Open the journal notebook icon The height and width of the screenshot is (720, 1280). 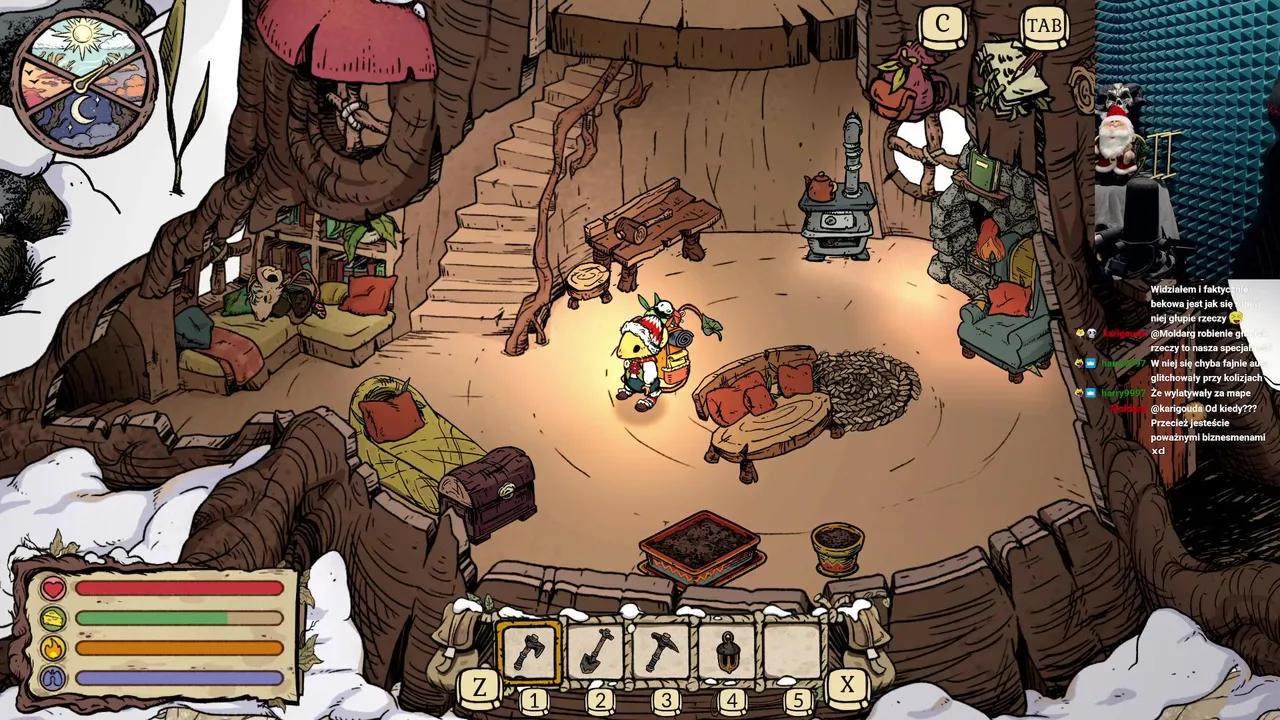tap(1012, 78)
